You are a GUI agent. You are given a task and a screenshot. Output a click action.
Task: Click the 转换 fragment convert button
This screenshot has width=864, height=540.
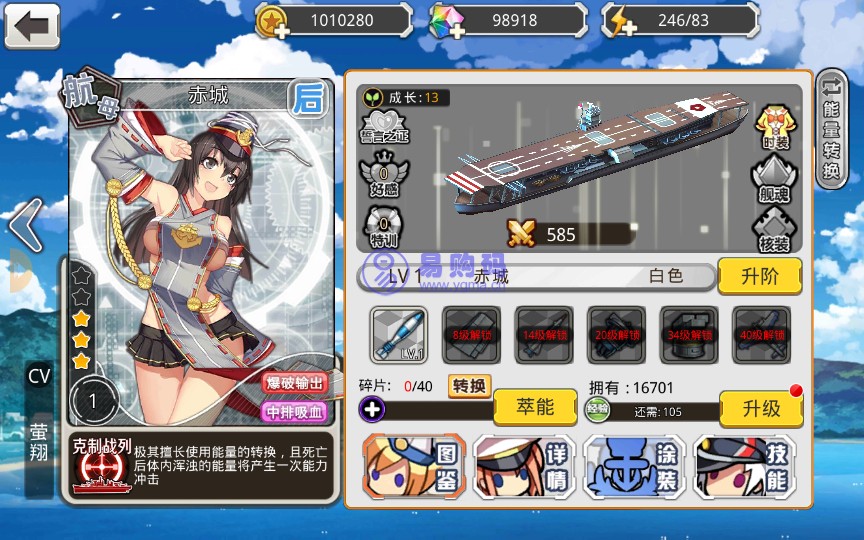coord(469,386)
